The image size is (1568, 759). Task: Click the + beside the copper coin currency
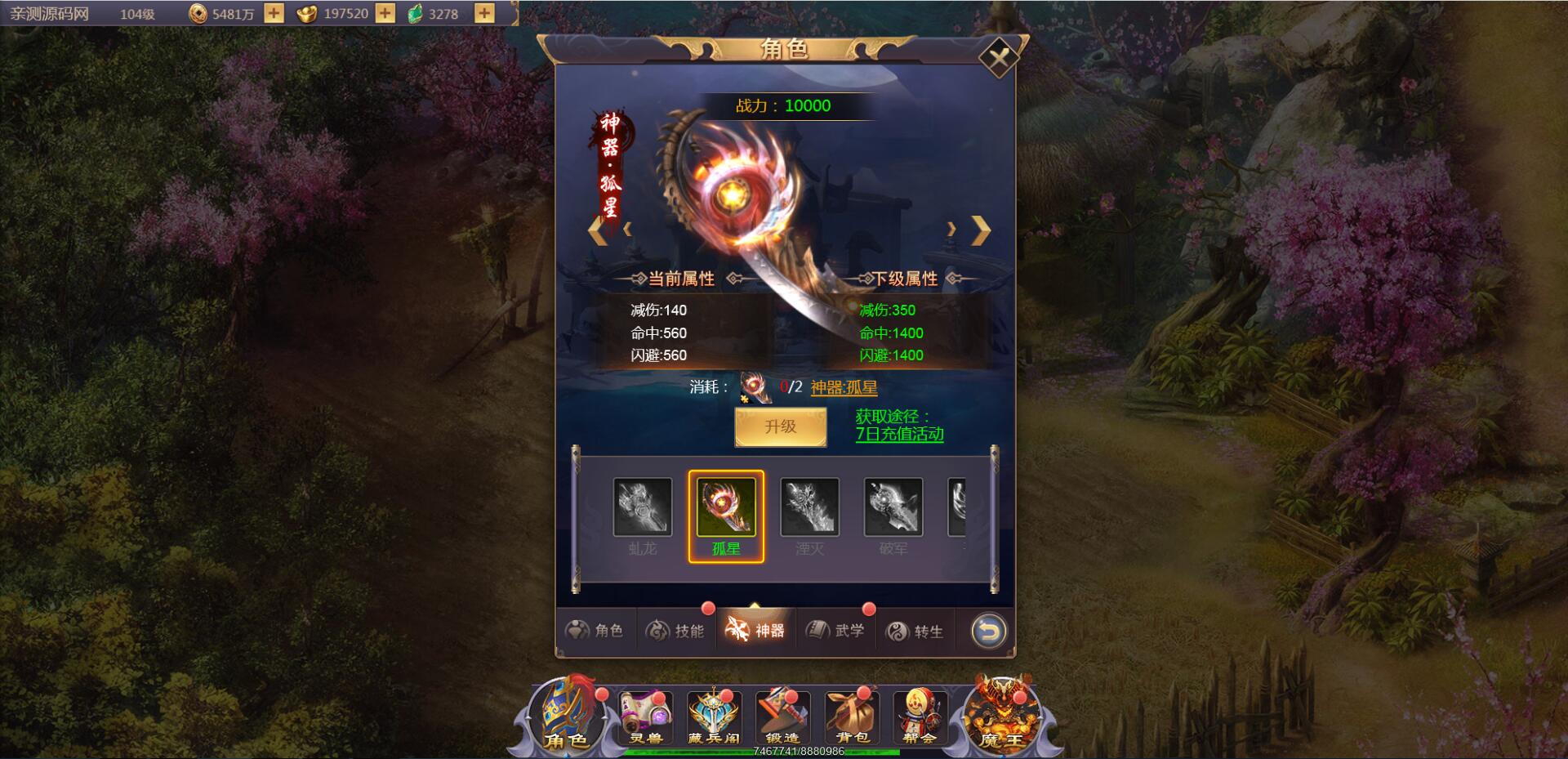point(274,12)
